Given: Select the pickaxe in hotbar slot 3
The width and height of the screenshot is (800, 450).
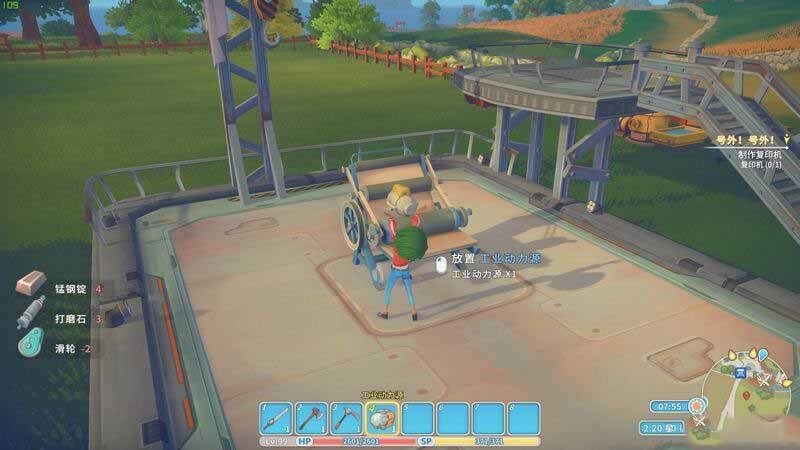Looking at the screenshot, I should (x=347, y=418).
